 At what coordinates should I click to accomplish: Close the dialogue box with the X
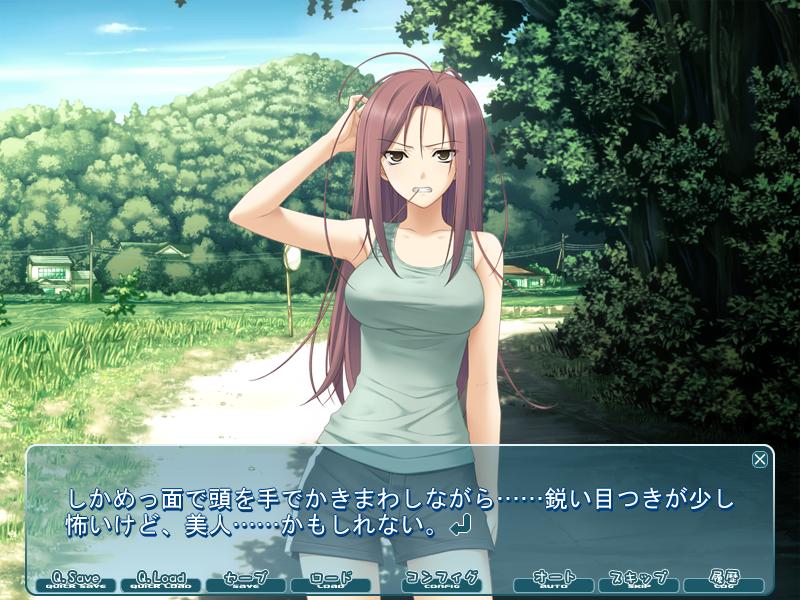pyautogui.click(x=760, y=460)
